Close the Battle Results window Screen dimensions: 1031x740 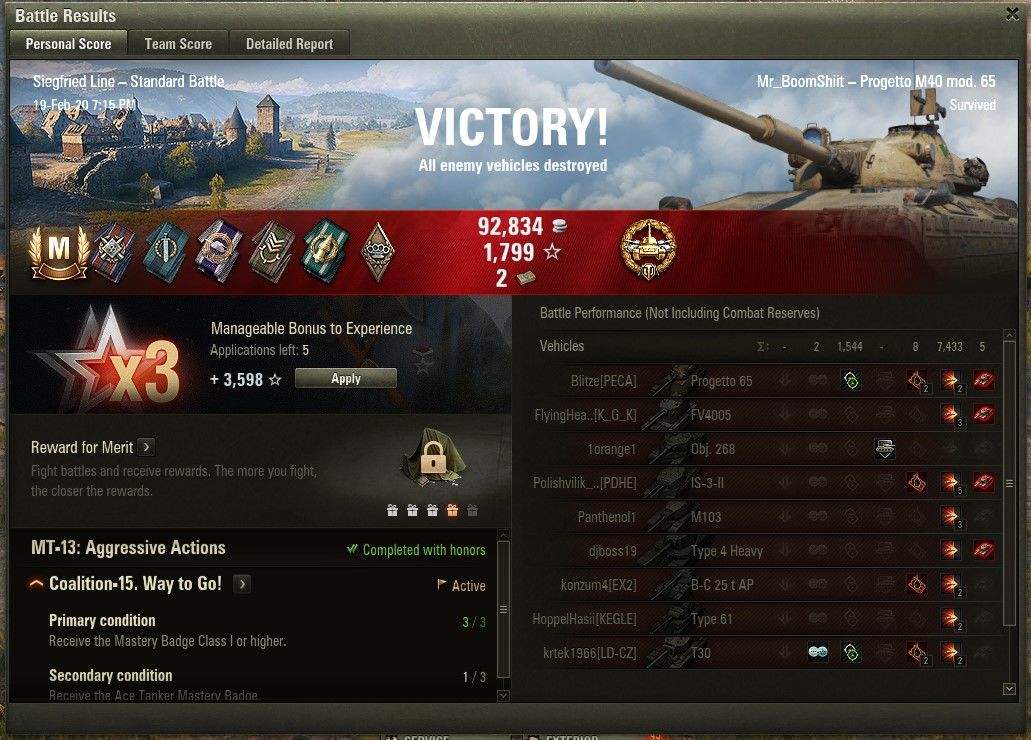1012,14
